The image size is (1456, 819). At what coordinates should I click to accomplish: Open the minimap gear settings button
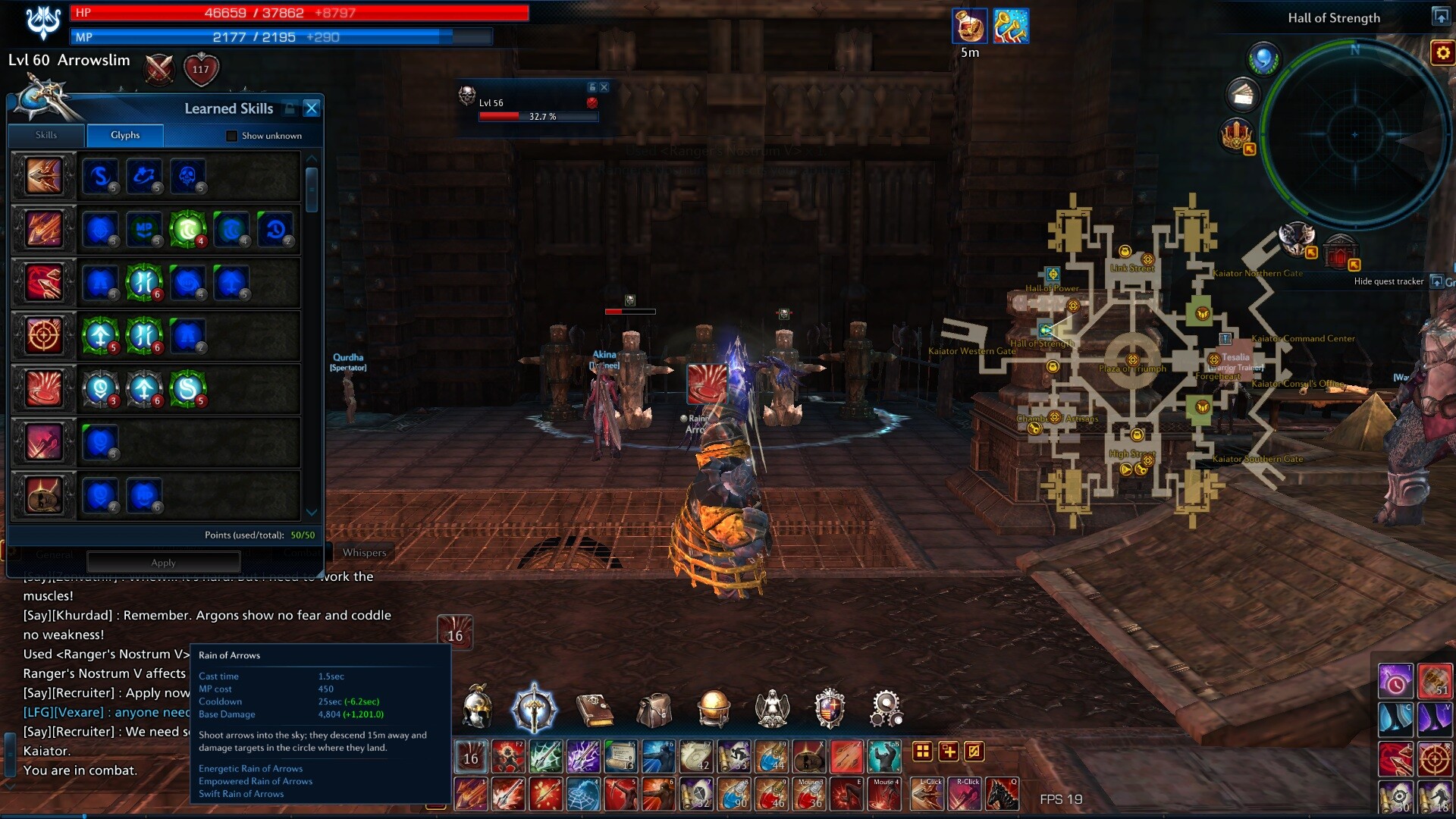pyautogui.click(x=1442, y=52)
